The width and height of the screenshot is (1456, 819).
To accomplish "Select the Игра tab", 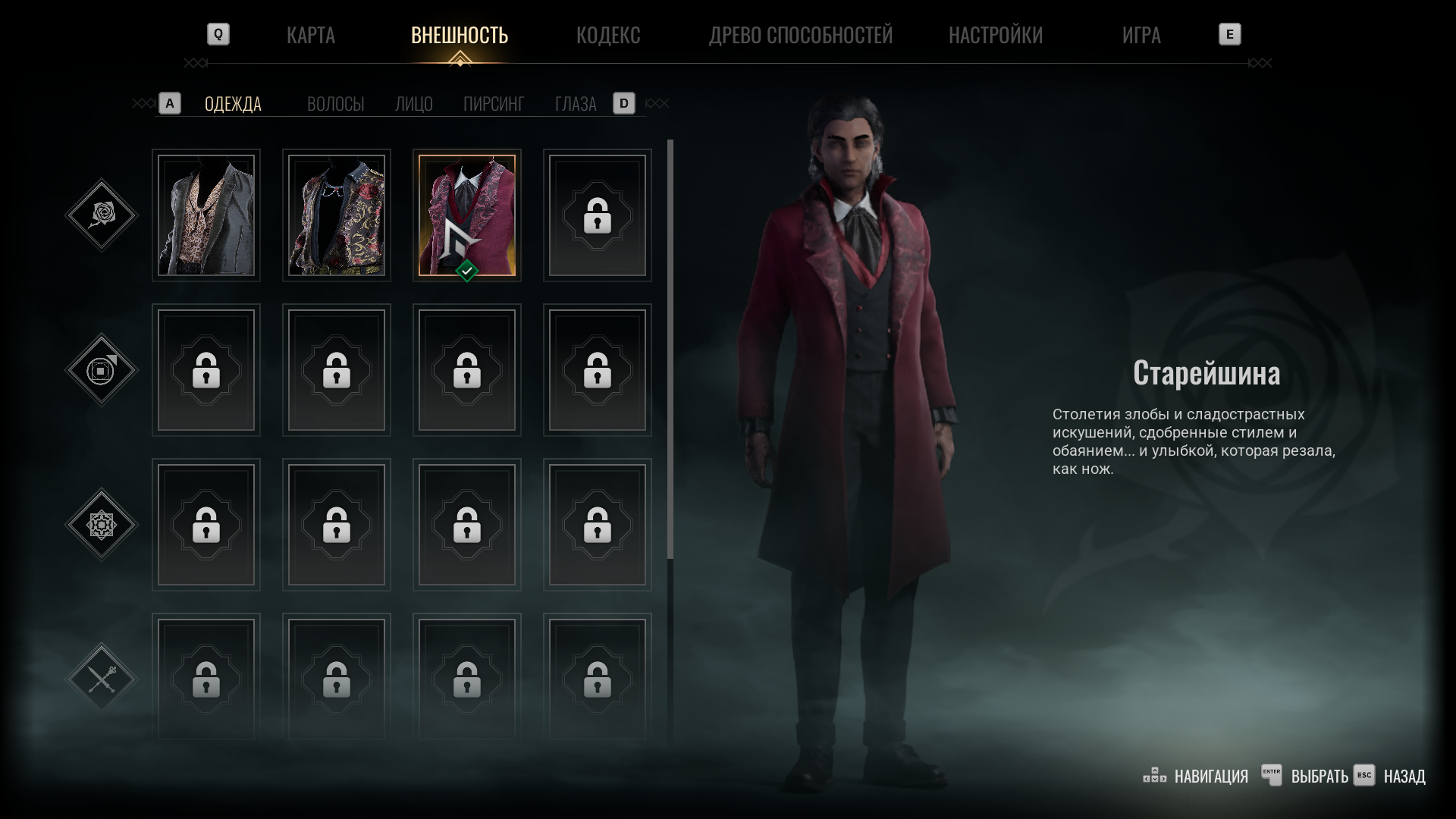I will pyautogui.click(x=1141, y=35).
